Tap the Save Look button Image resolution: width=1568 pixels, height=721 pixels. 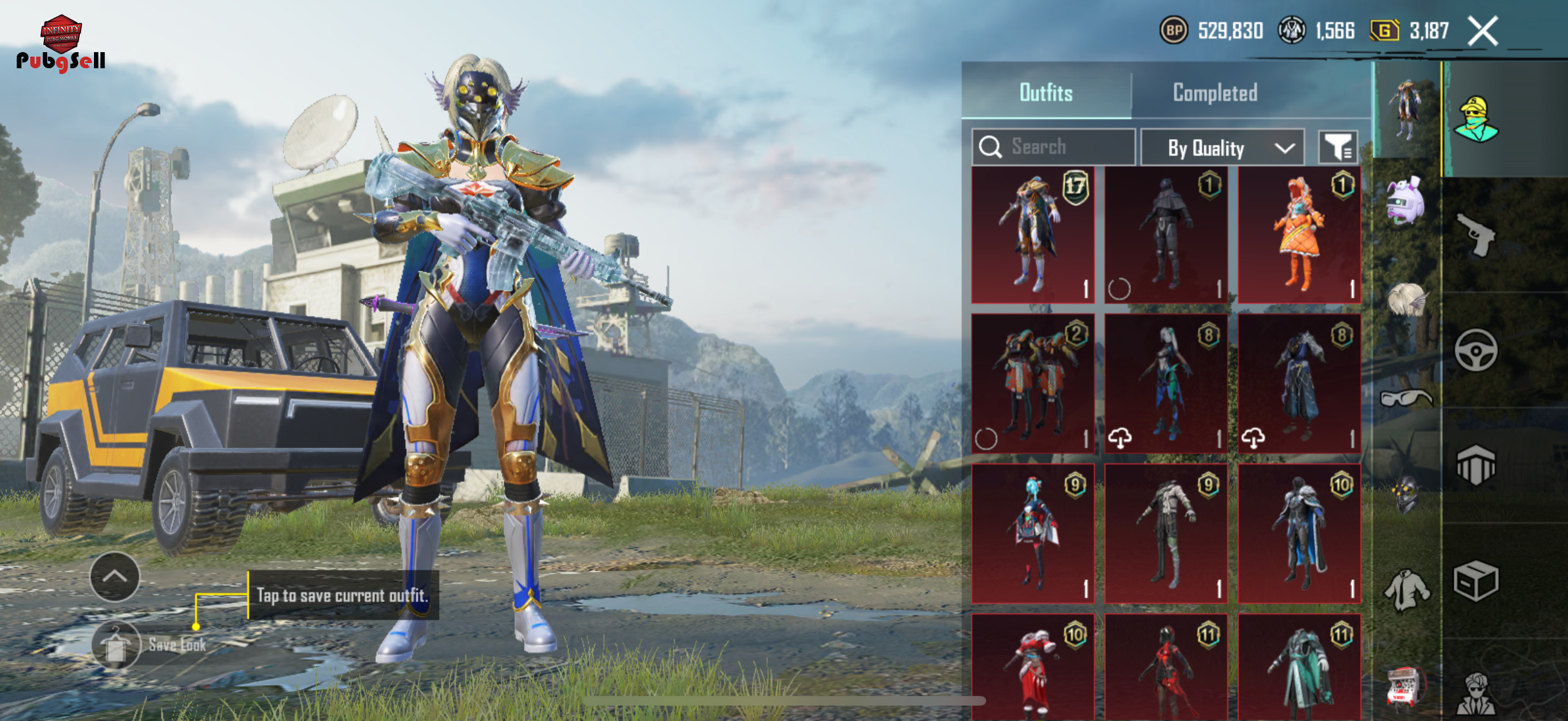coord(117,645)
